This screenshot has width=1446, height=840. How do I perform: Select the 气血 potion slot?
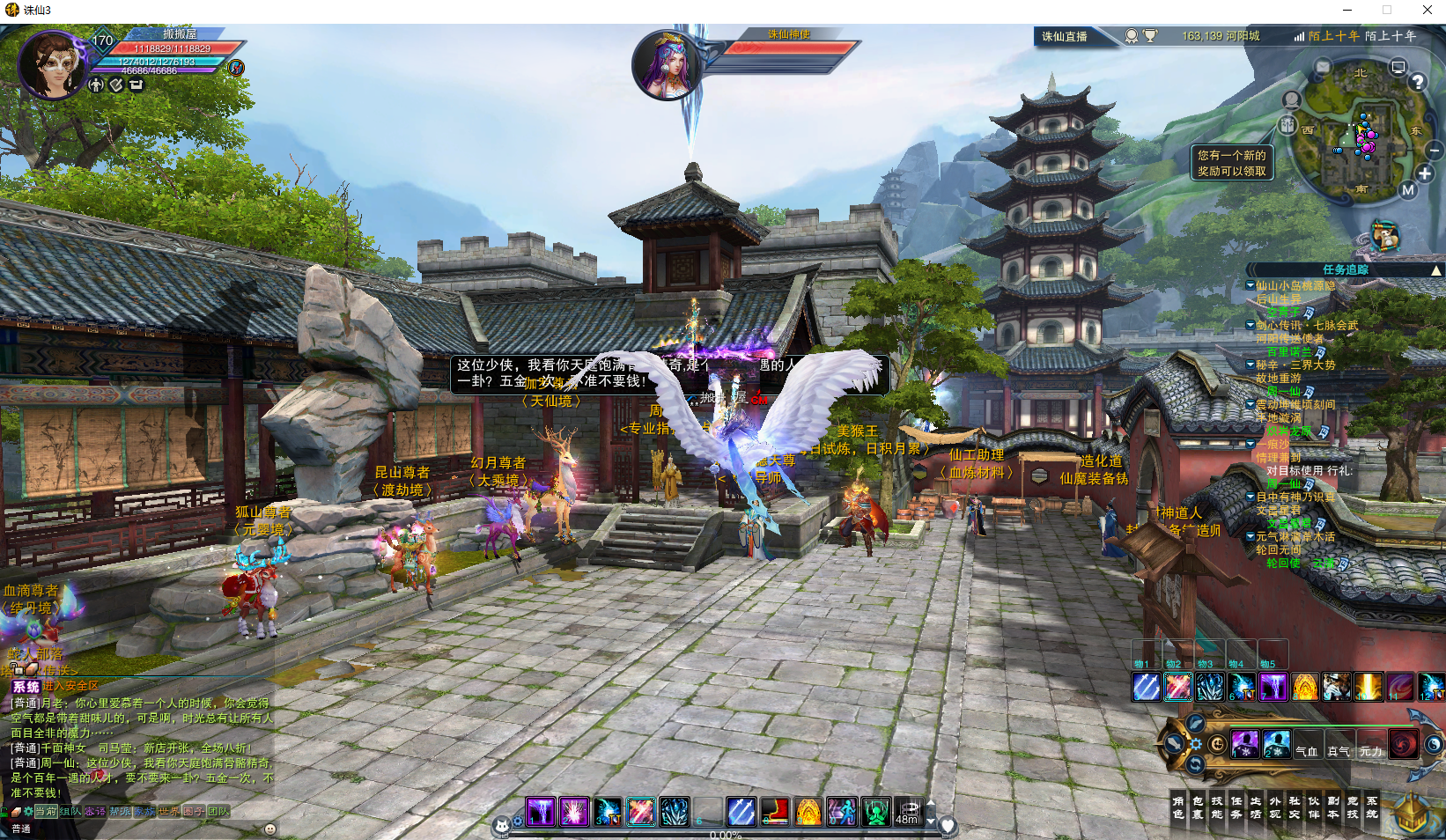coord(1307,750)
